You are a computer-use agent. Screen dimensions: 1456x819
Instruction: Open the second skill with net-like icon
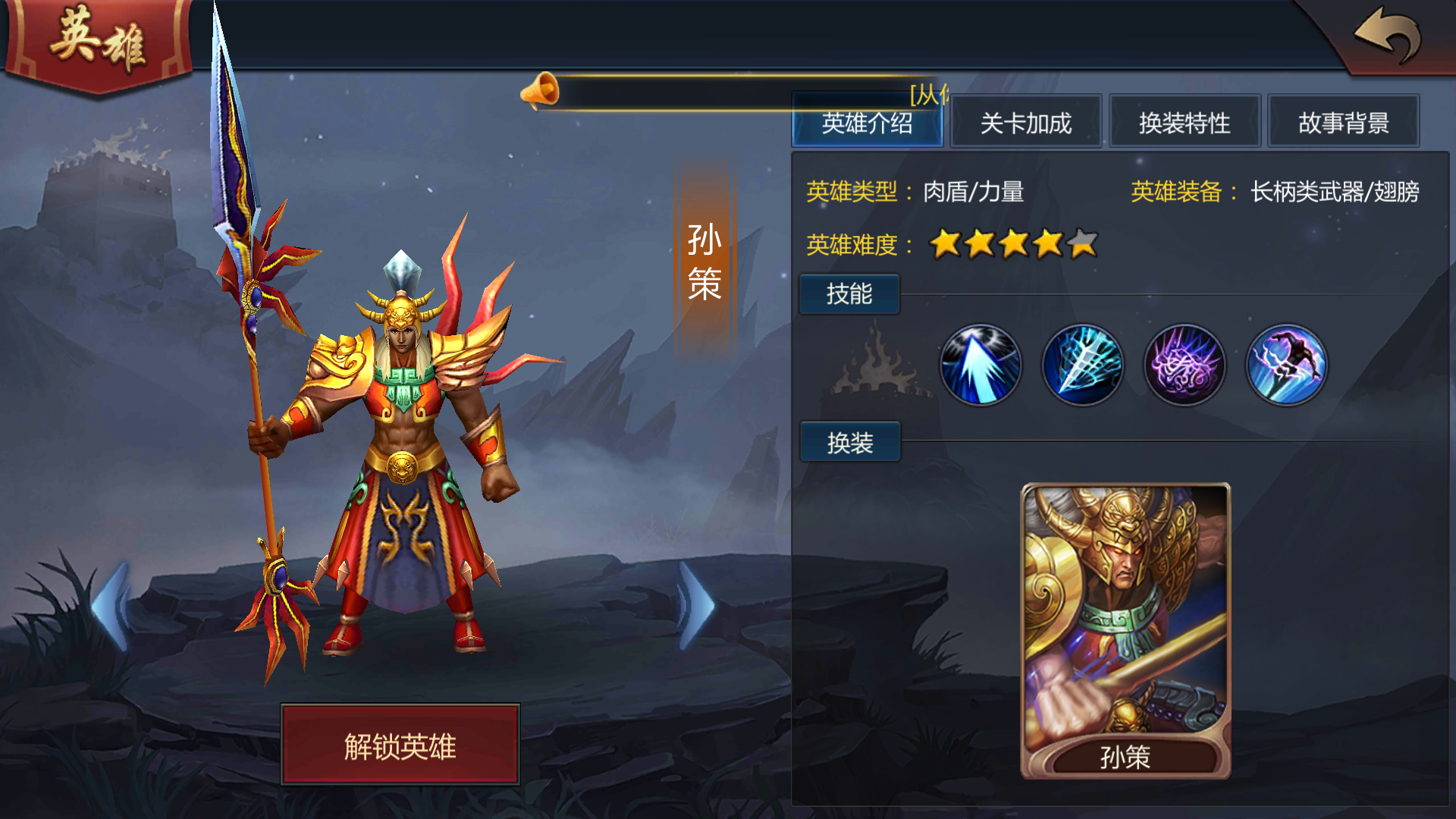(1083, 366)
